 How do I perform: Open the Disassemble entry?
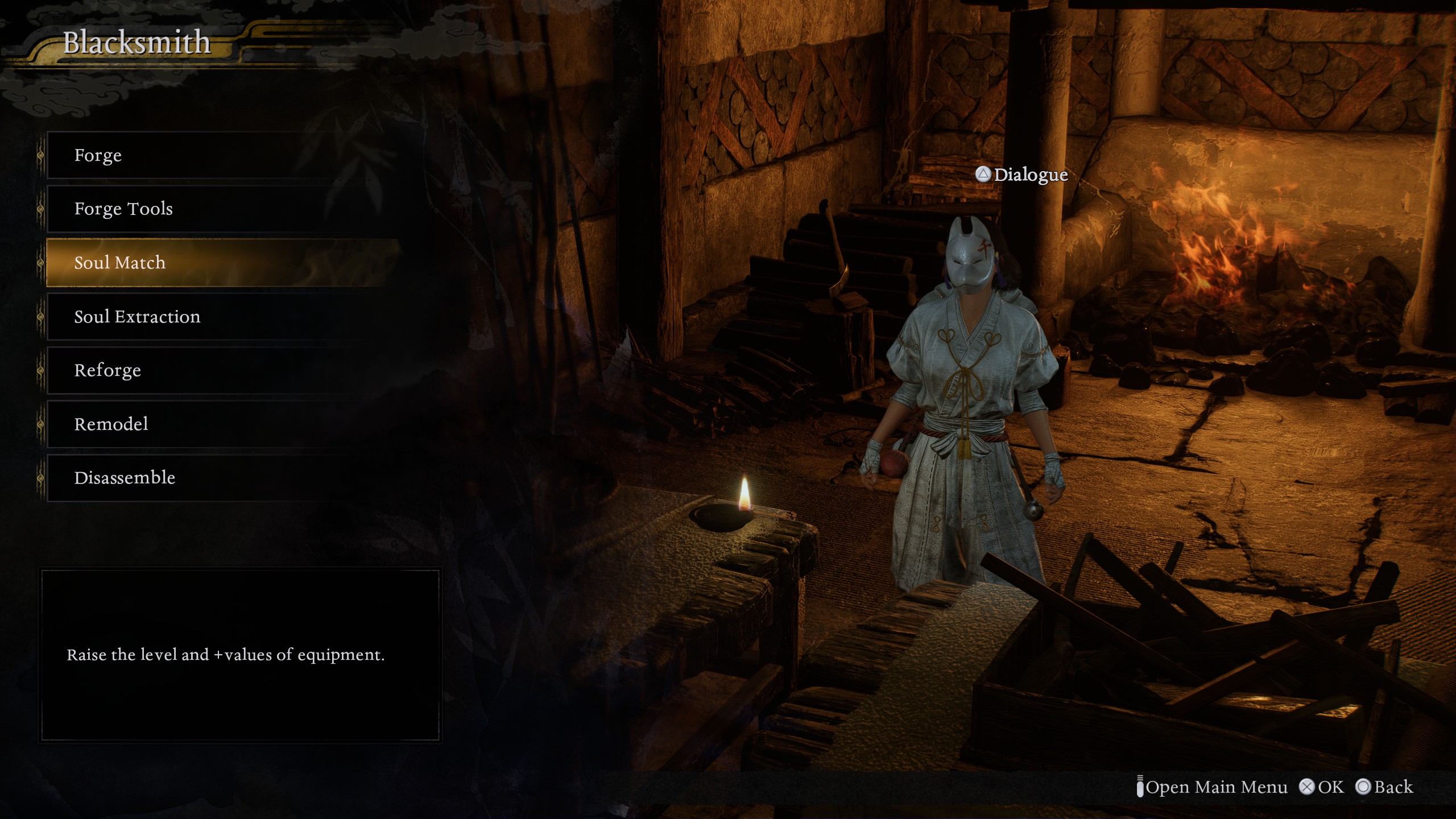[x=222, y=478]
